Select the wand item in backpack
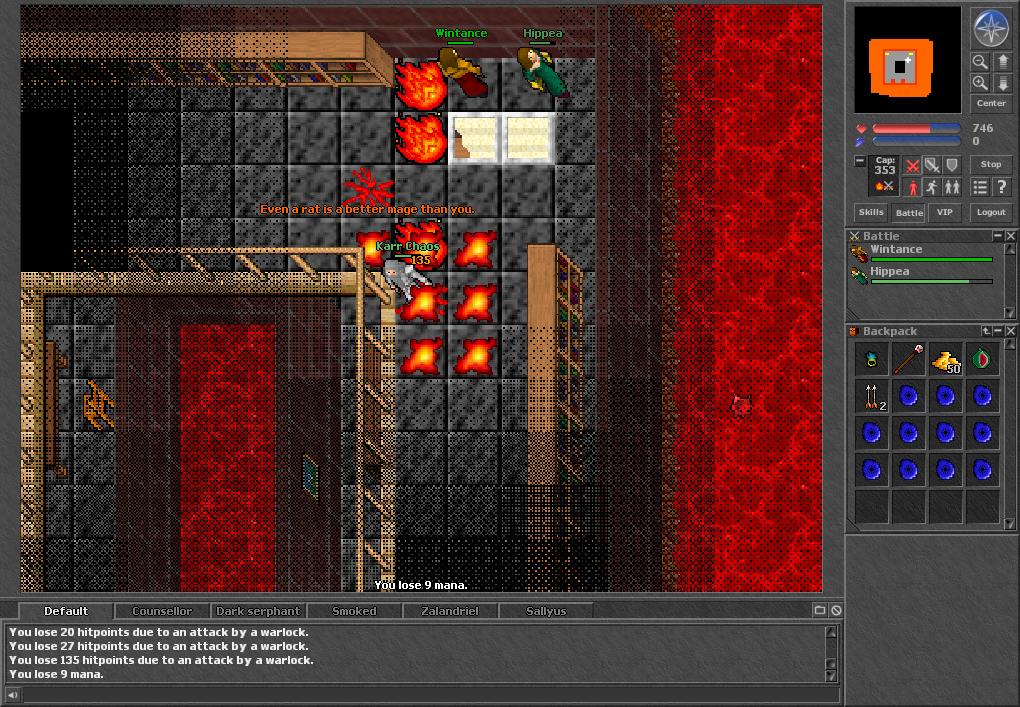Screen dimensions: 1020x707 pyautogui.click(x=908, y=360)
